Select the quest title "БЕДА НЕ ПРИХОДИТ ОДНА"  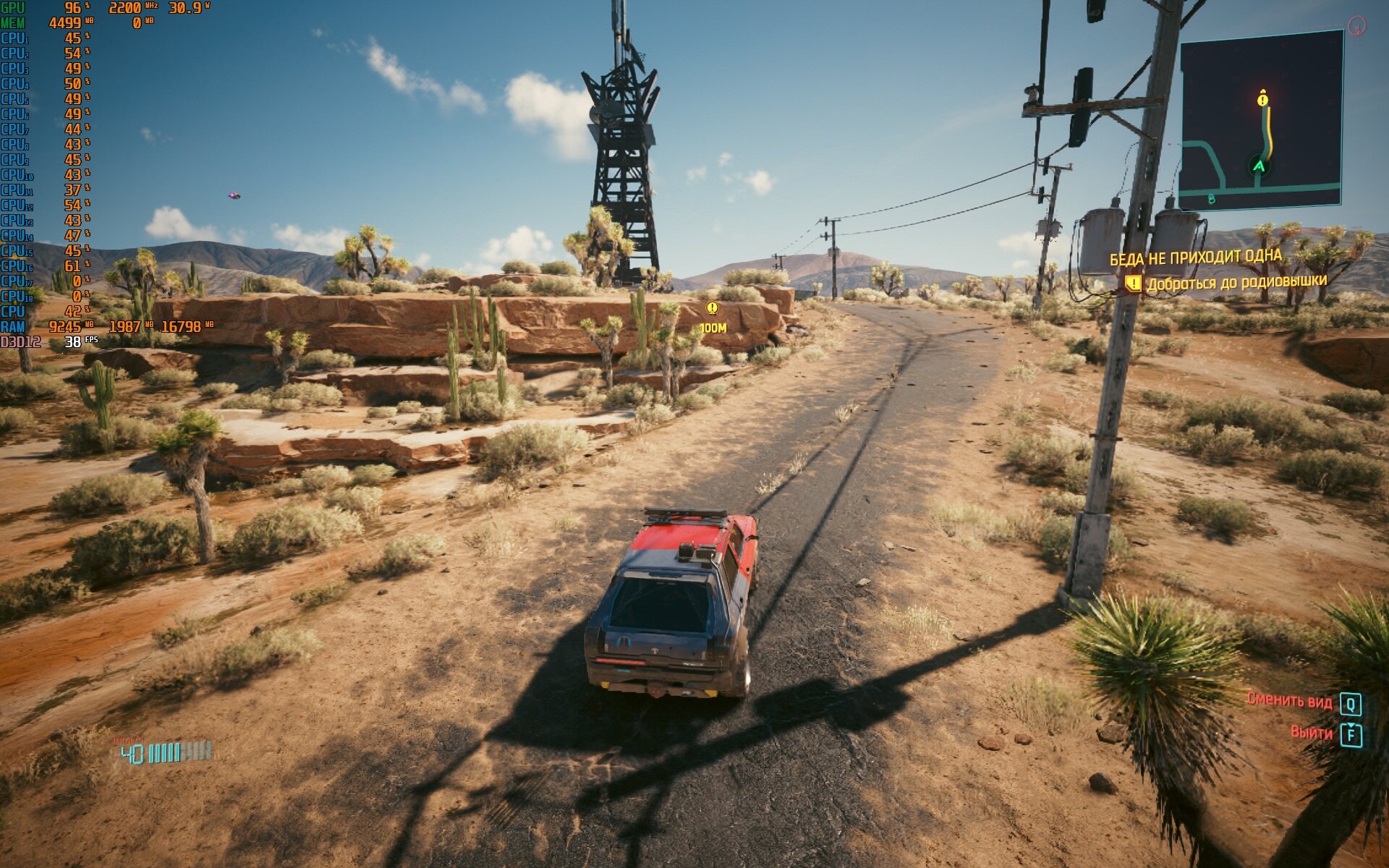[1195, 258]
